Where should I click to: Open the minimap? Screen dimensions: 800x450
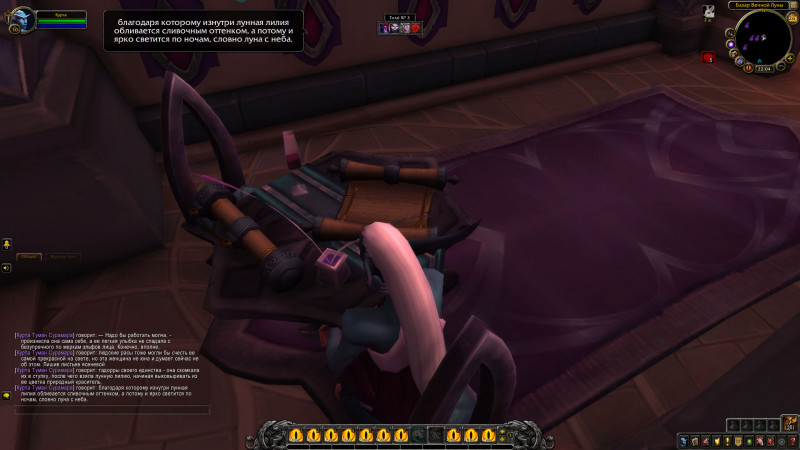tap(765, 37)
